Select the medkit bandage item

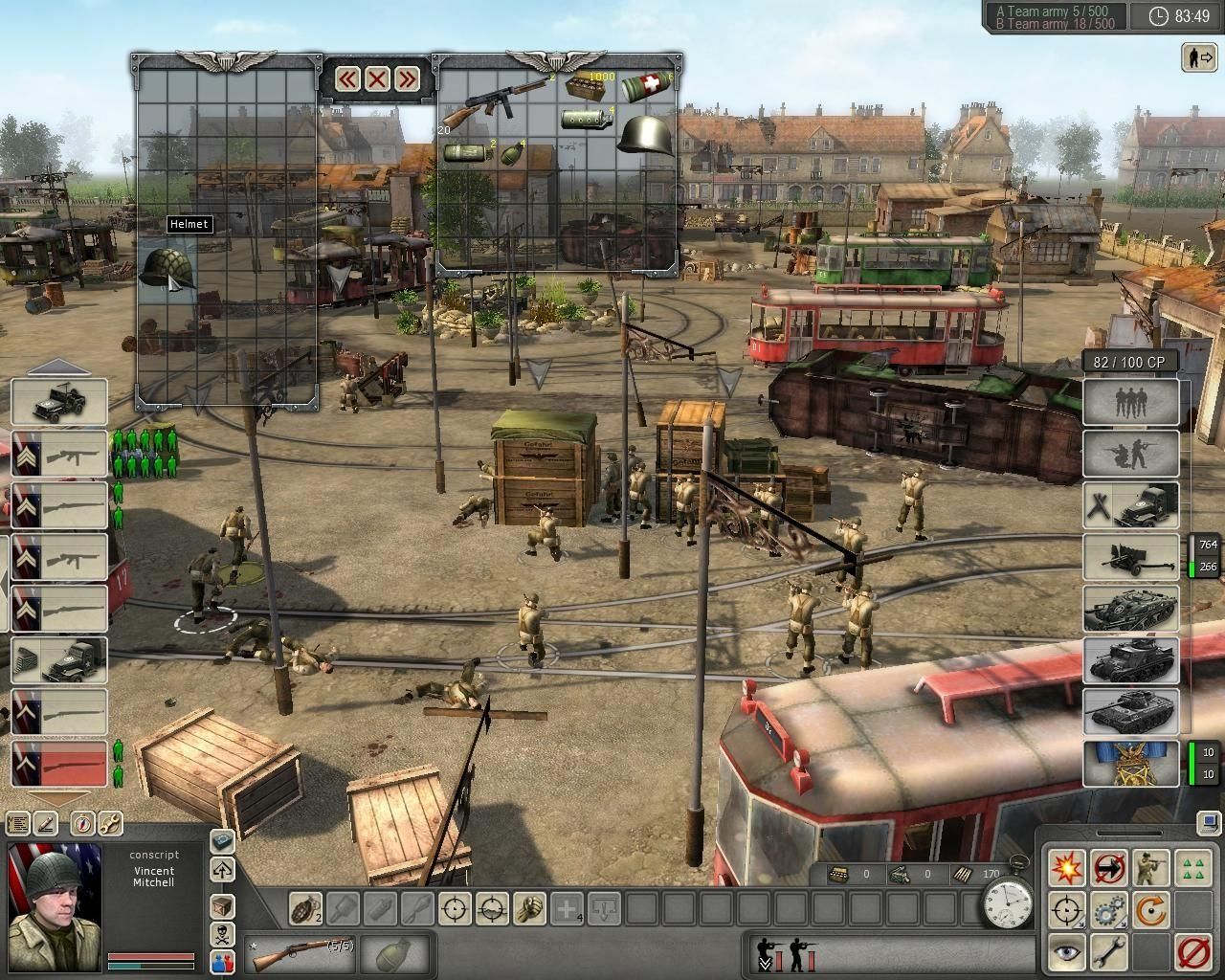648,89
